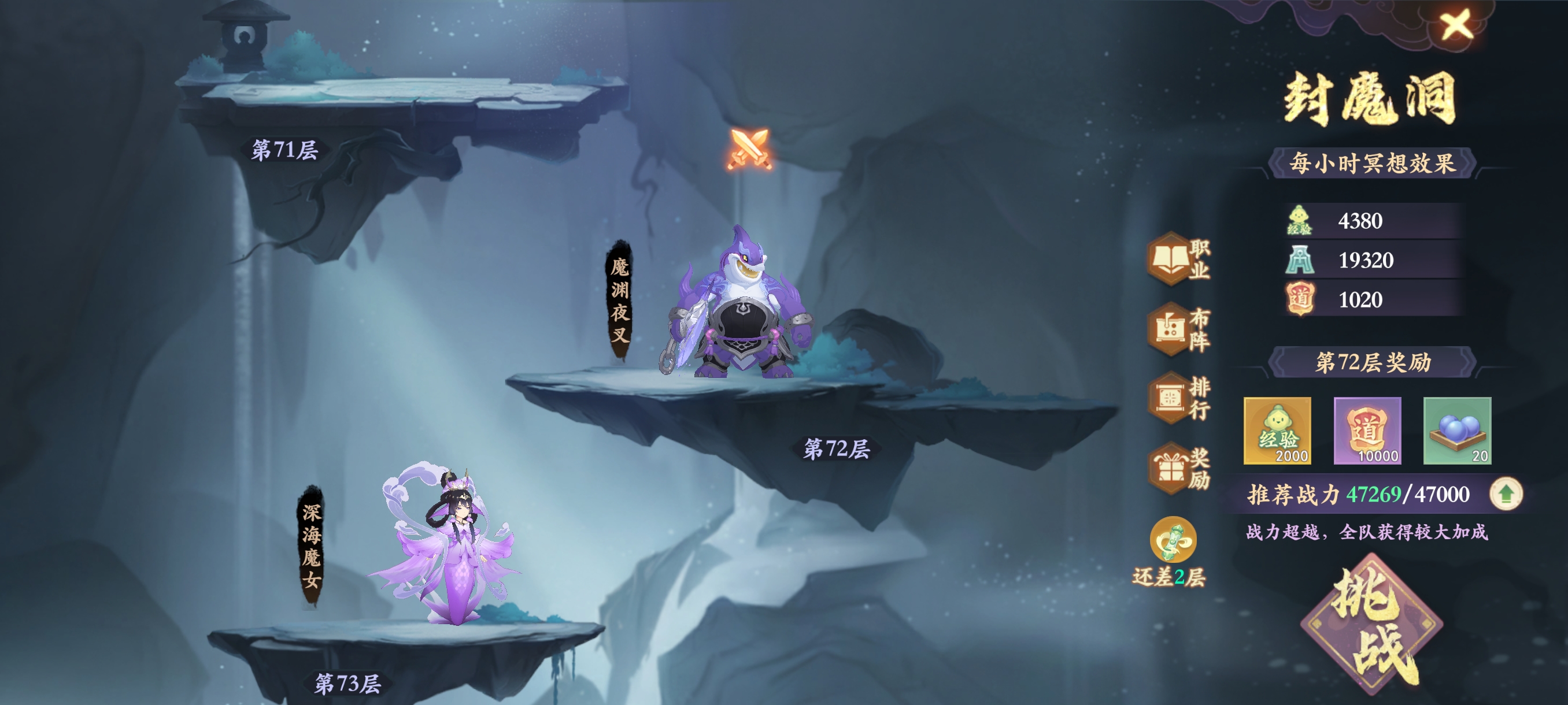Image resolution: width=1568 pixels, height=705 pixels.
Task: View the 排行 ranking list
Action: pyautogui.click(x=1178, y=398)
